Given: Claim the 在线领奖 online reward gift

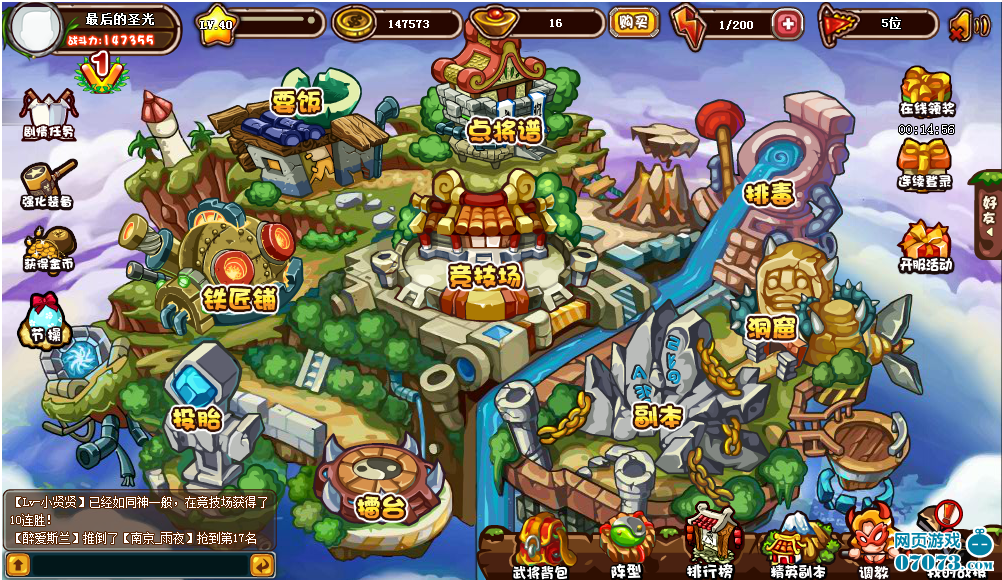Looking at the screenshot, I should pos(926,90).
